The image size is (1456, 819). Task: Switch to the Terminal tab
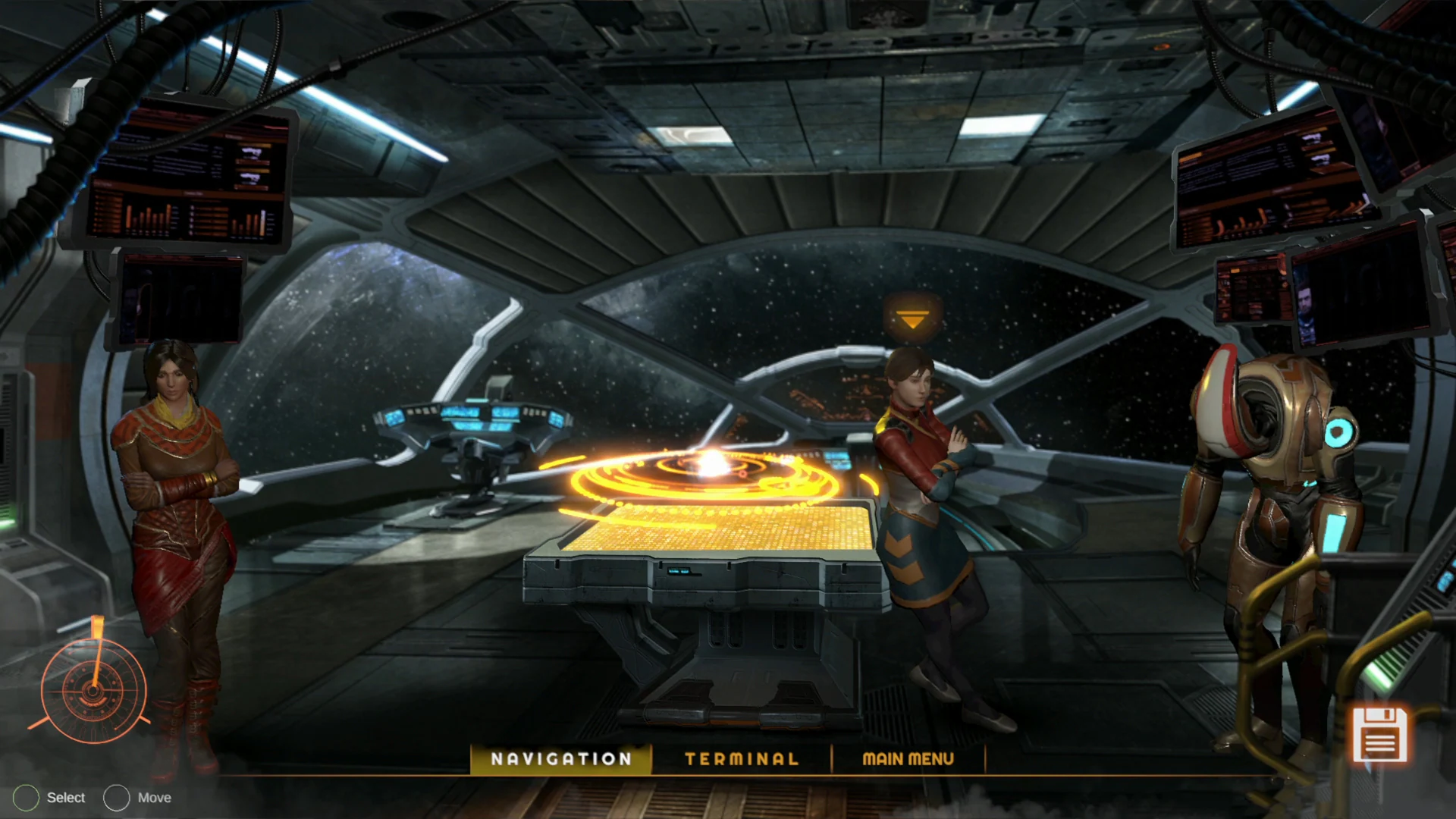pos(742,759)
